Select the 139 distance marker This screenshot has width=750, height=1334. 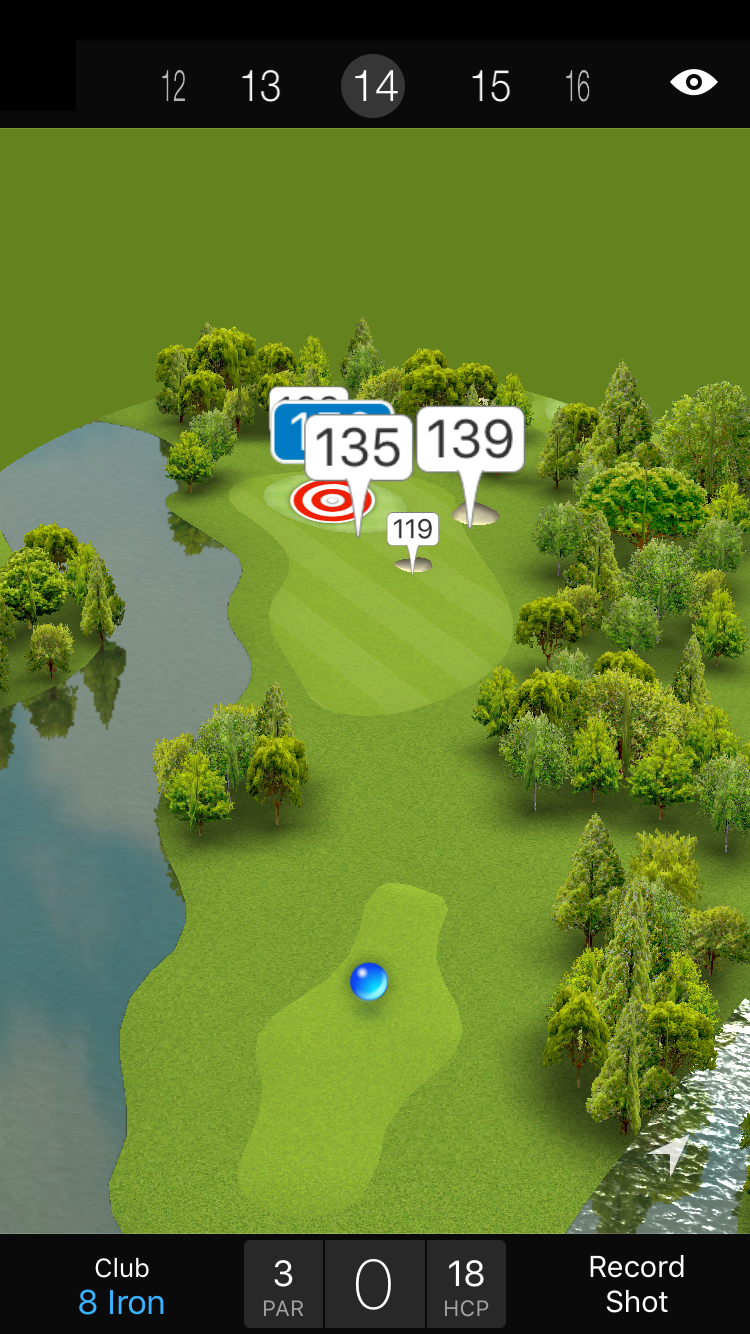tap(470, 439)
